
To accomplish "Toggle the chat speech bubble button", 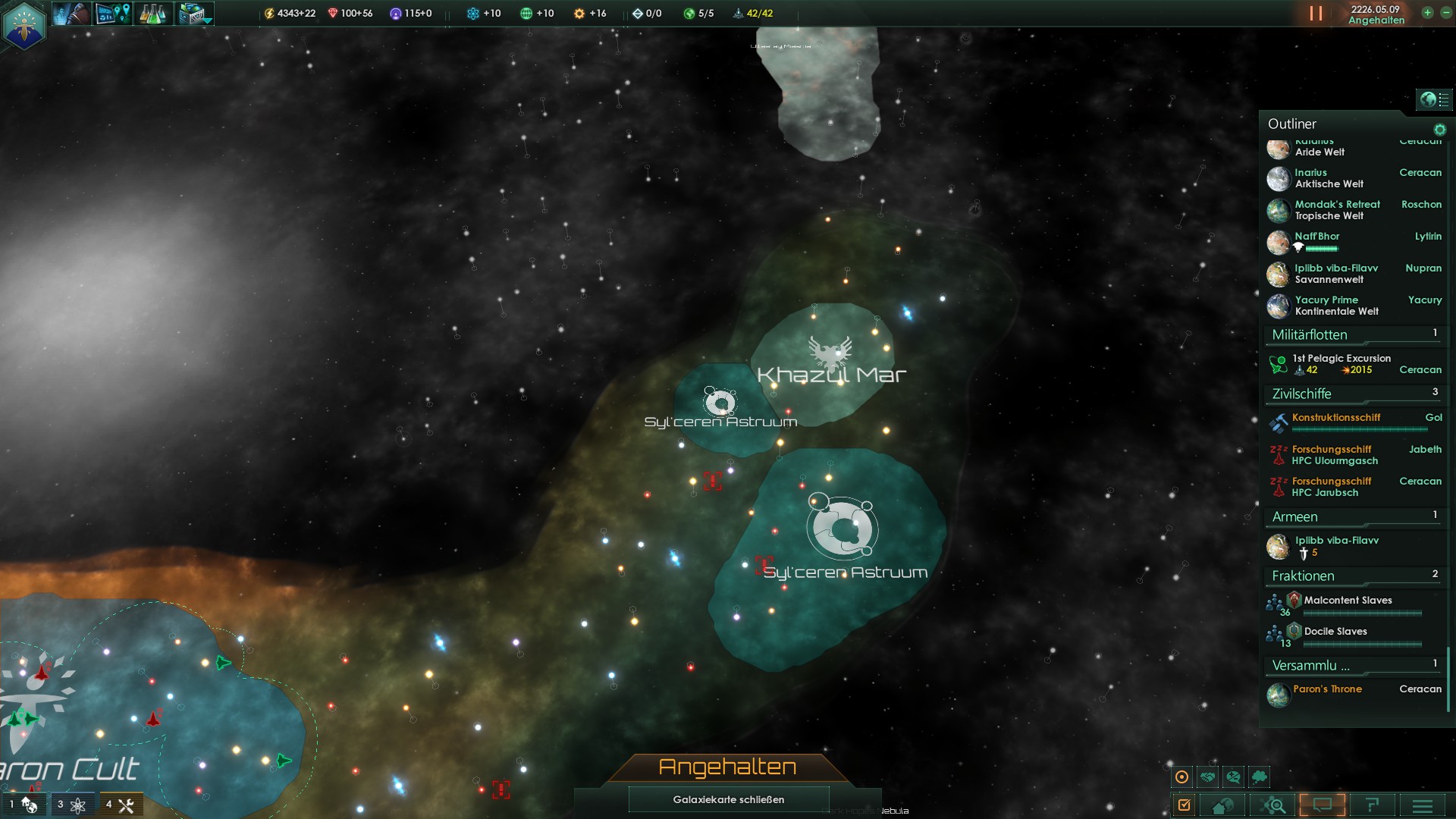I will click(1322, 805).
